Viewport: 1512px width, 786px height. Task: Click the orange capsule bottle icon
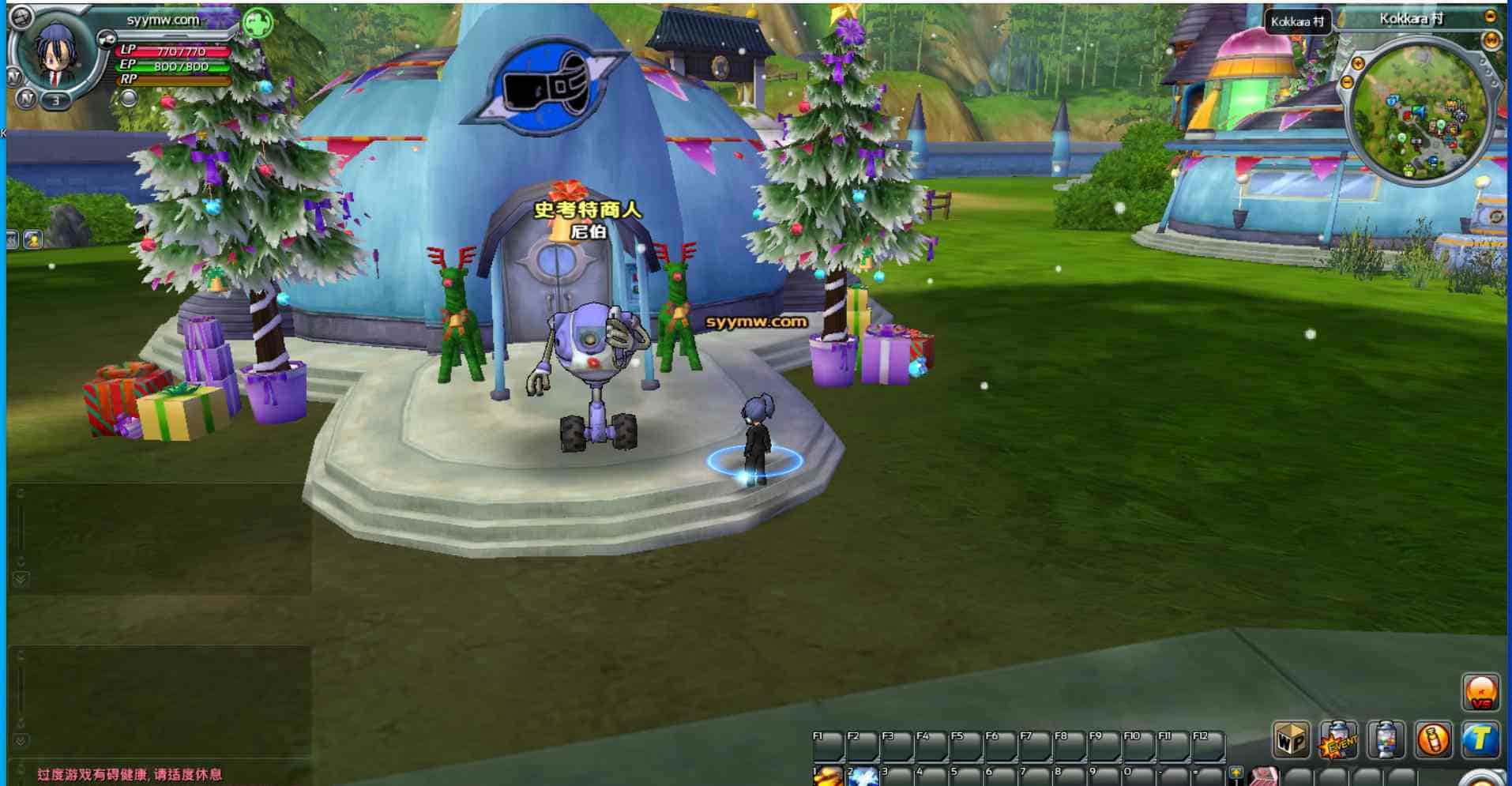click(1433, 739)
